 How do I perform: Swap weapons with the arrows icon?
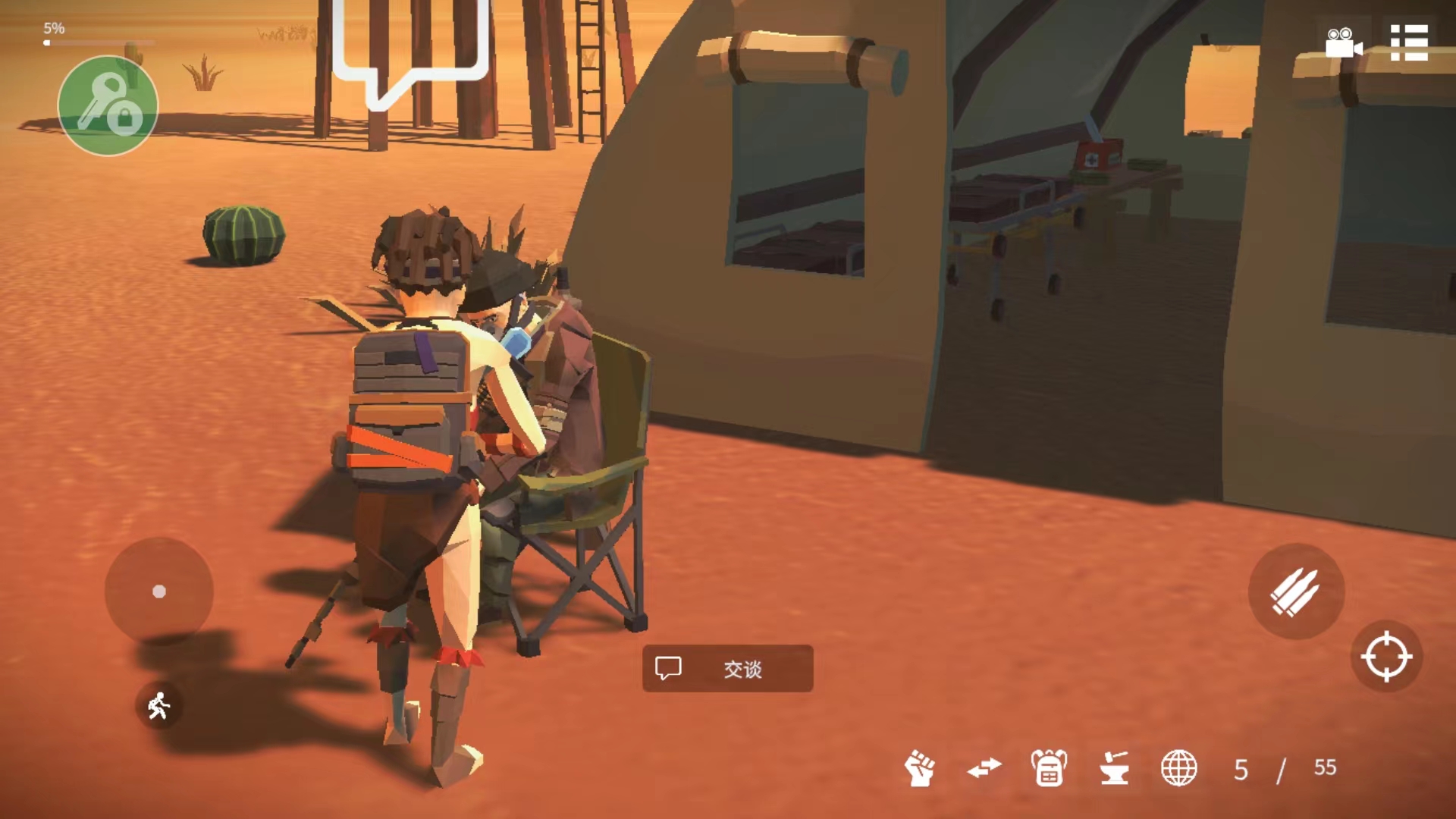click(x=984, y=768)
